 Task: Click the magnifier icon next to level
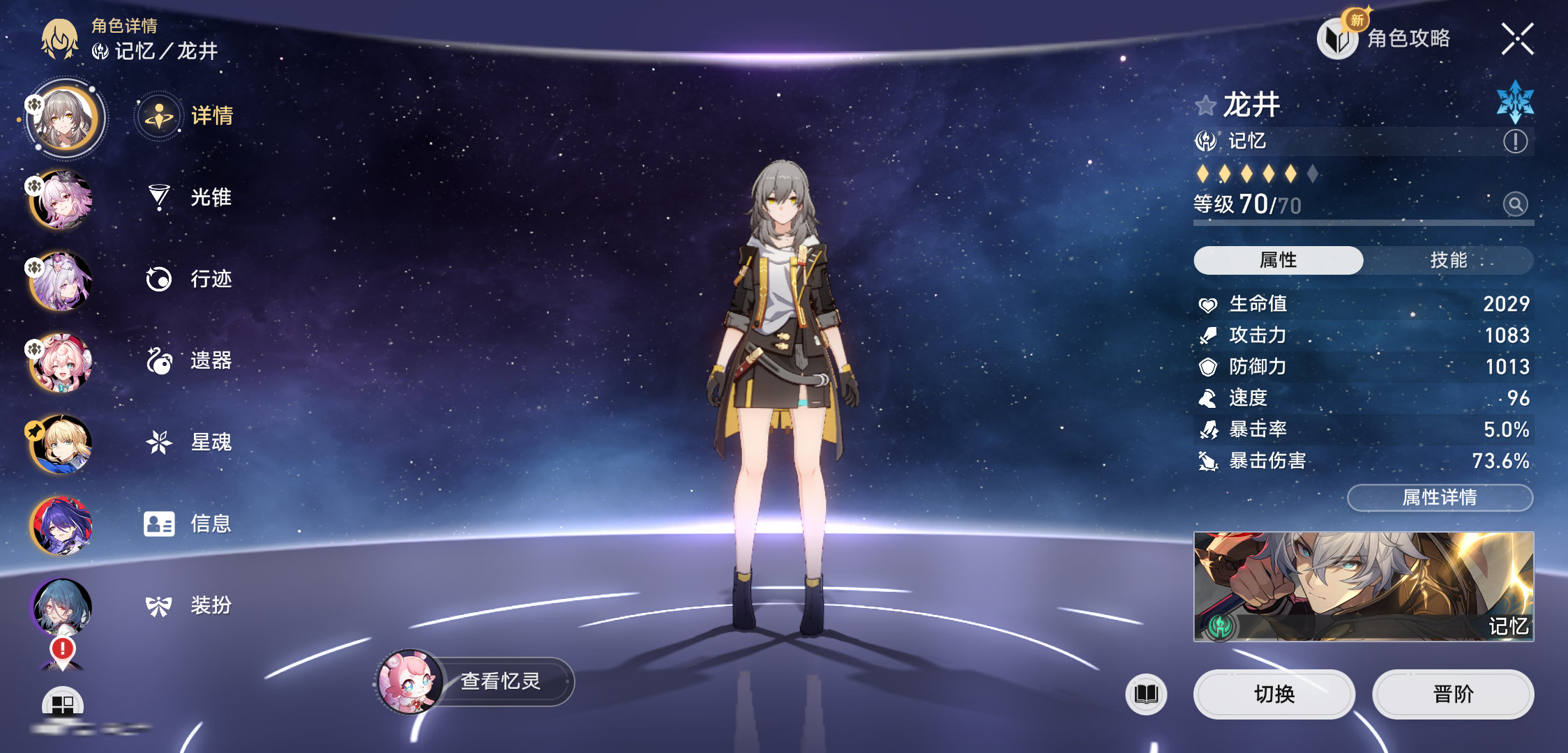click(1515, 204)
